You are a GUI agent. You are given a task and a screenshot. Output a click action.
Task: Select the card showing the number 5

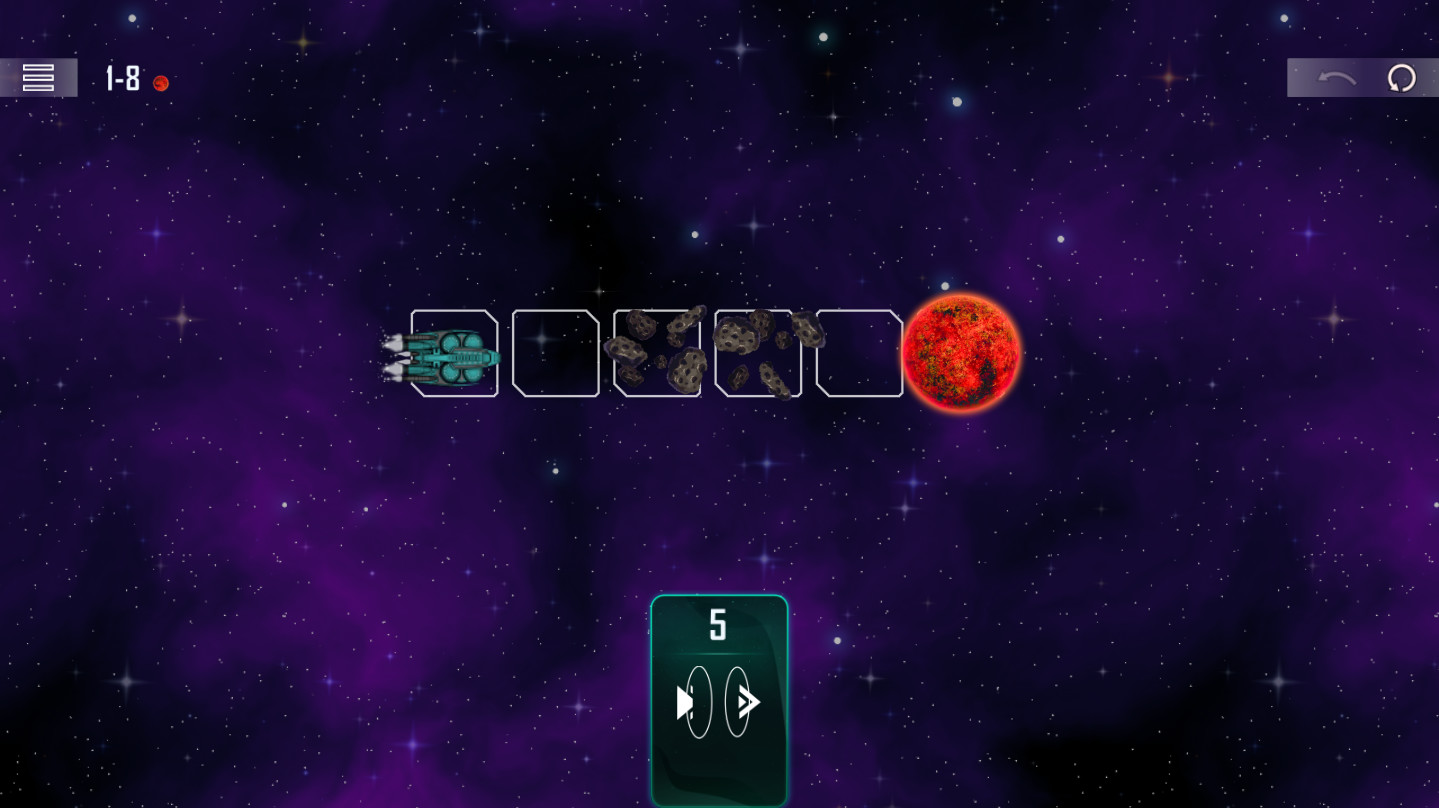click(718, 700)
